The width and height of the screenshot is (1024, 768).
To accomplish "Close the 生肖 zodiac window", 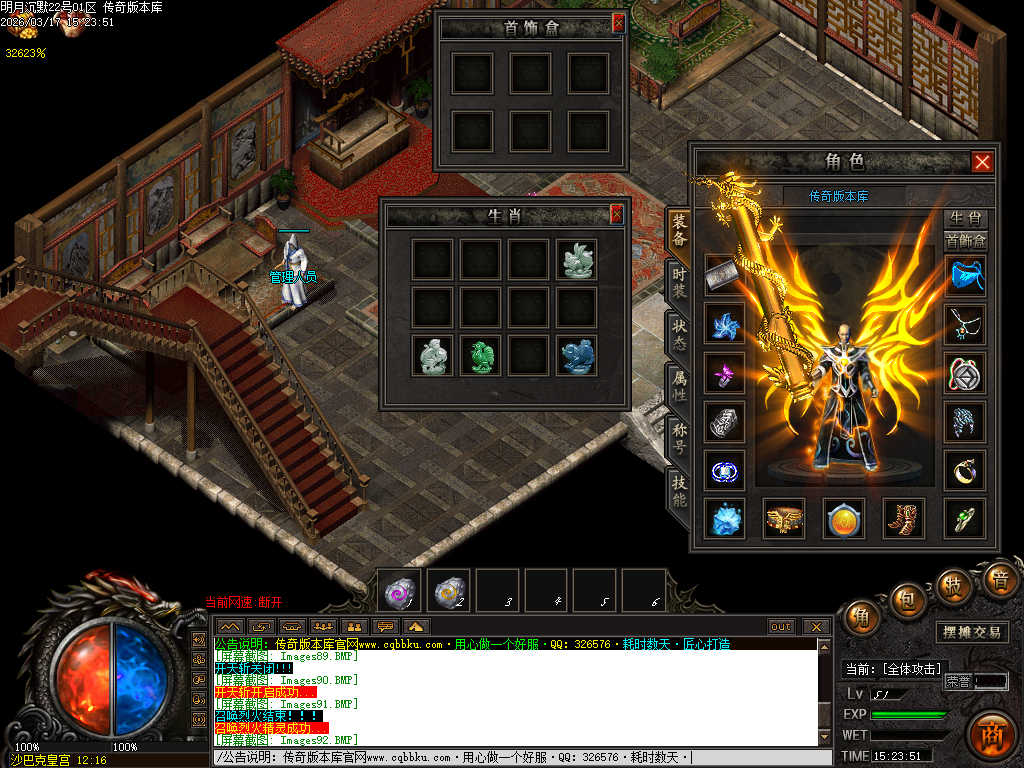I will pos(617,214).
